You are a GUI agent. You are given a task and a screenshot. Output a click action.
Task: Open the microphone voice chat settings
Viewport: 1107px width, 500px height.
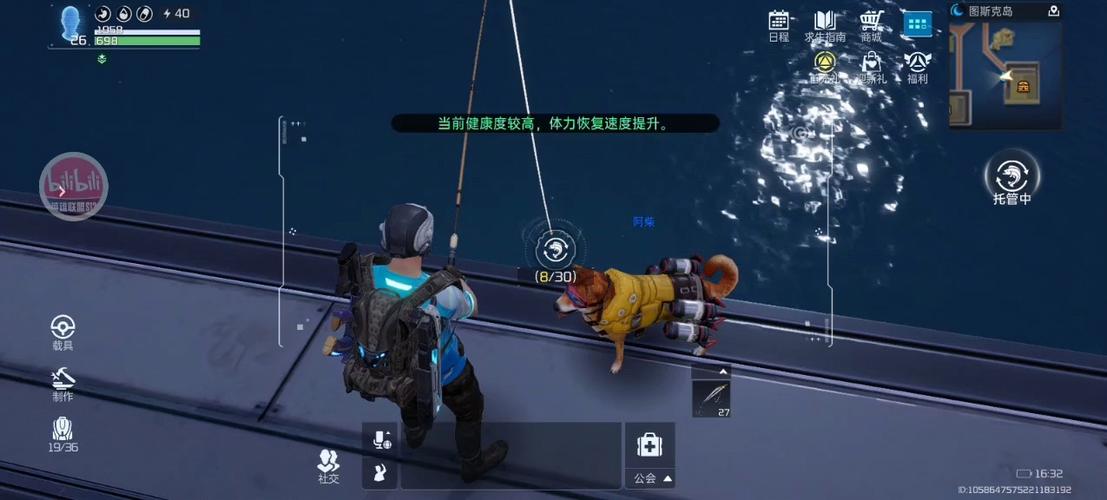[x=381, y=438]
